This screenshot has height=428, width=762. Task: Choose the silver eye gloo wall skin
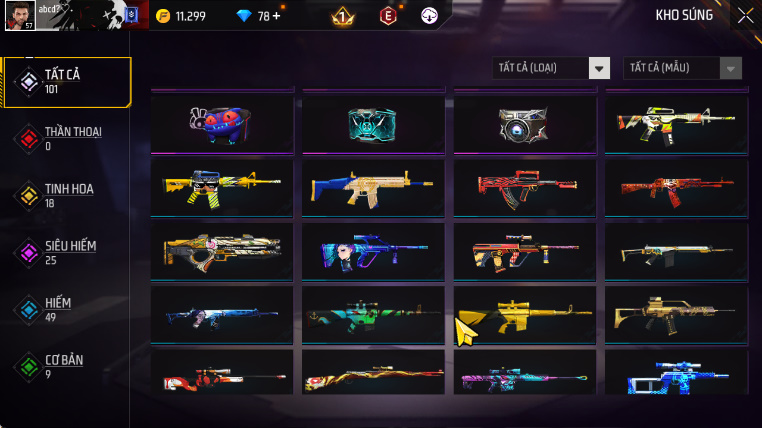point(524,123)
